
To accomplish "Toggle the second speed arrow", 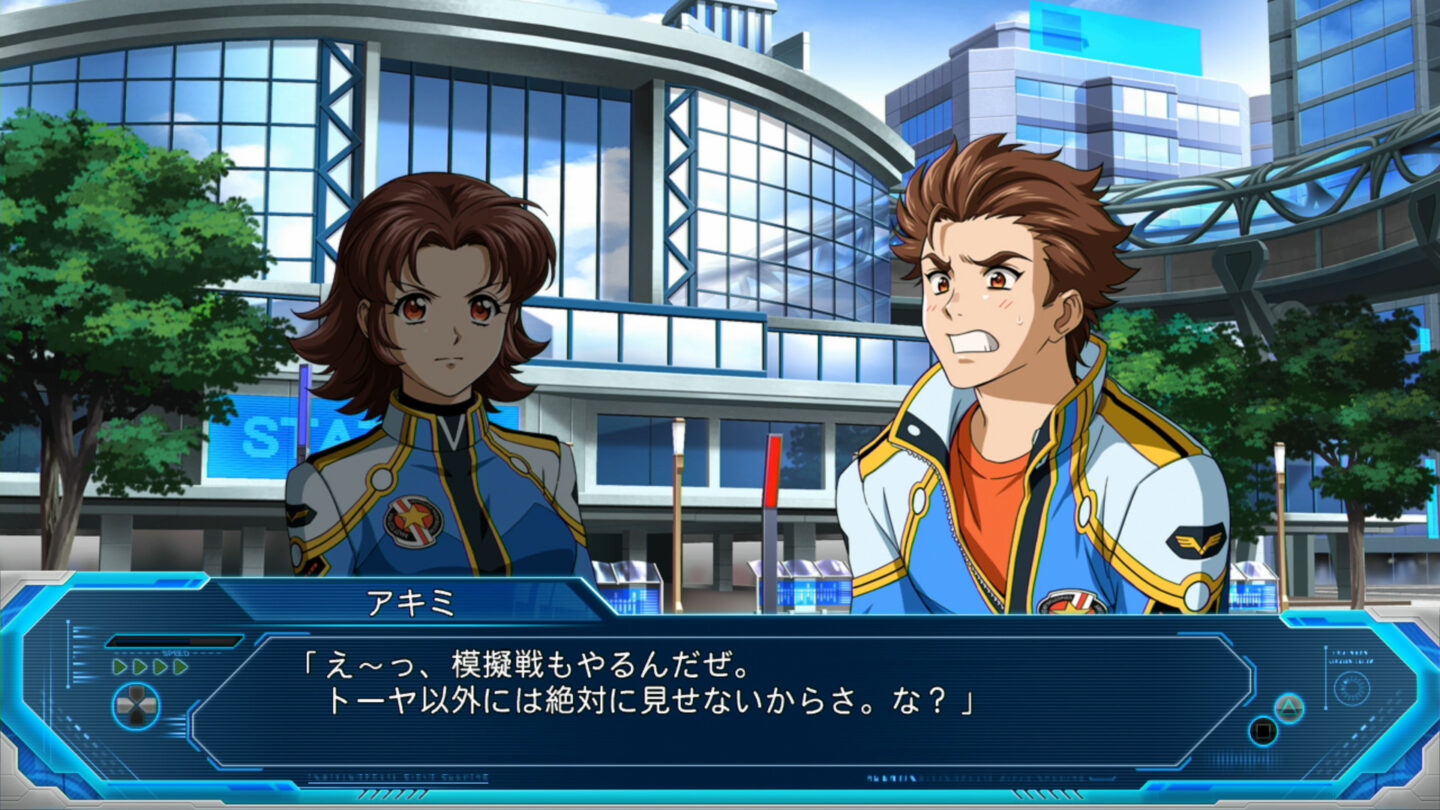I will (x=140, y=666).
